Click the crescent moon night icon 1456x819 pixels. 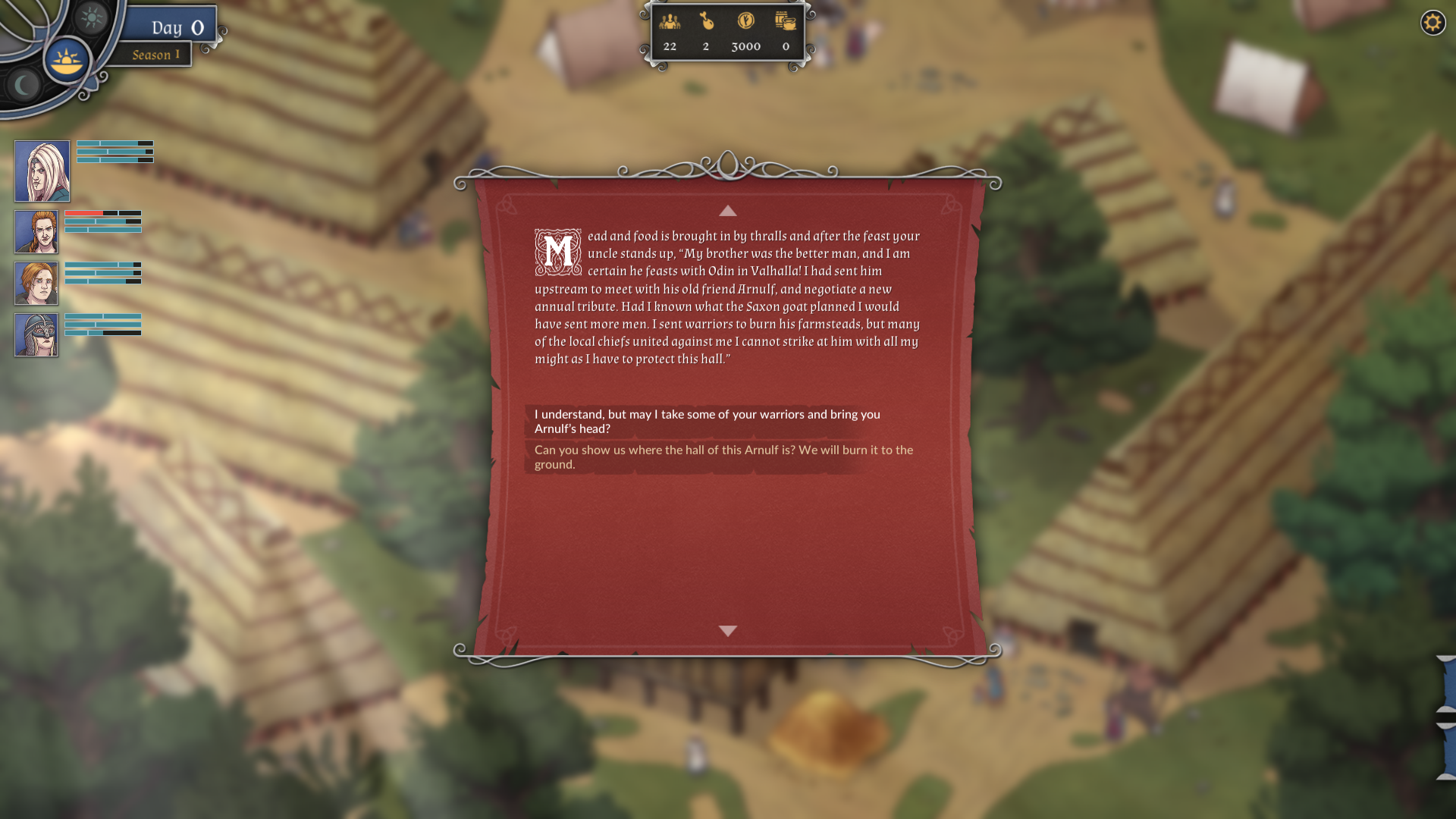(24, 85)
